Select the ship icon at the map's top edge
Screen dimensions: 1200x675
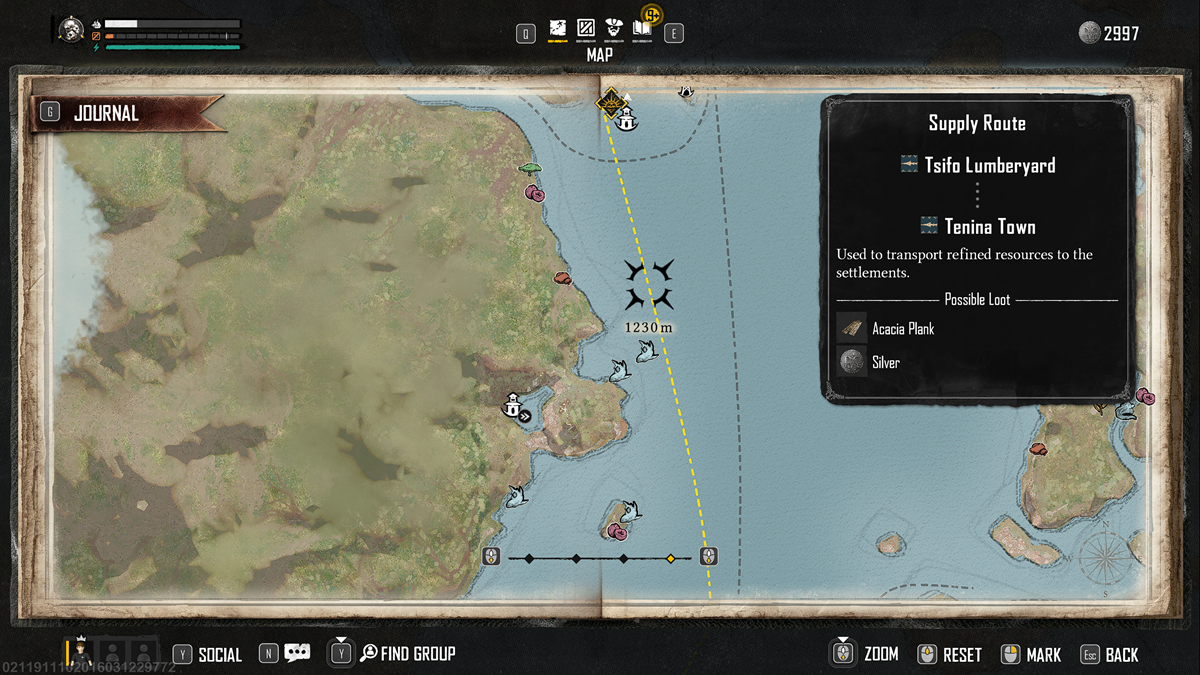[x=686, y=91]
